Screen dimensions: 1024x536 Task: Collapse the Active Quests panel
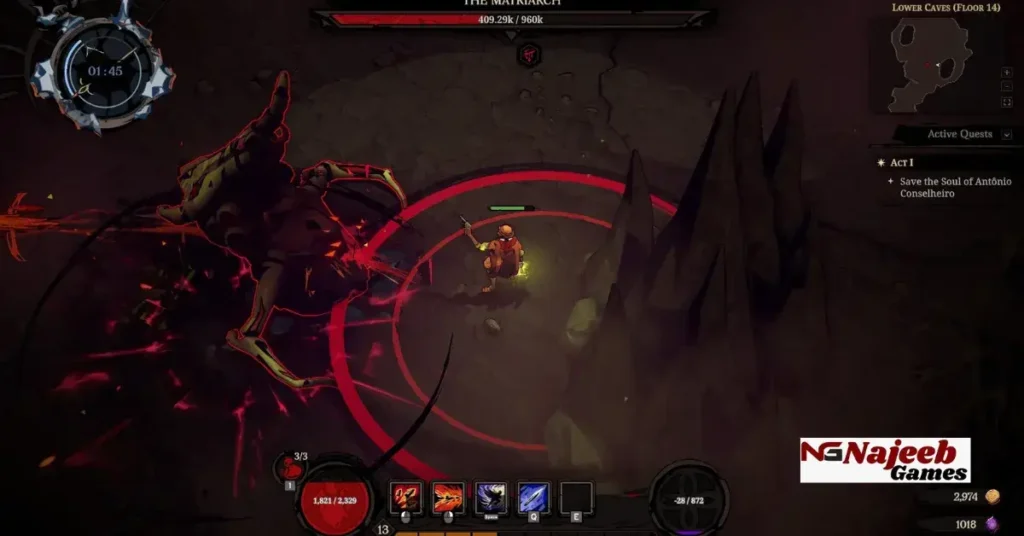(x=1005, y=134)
